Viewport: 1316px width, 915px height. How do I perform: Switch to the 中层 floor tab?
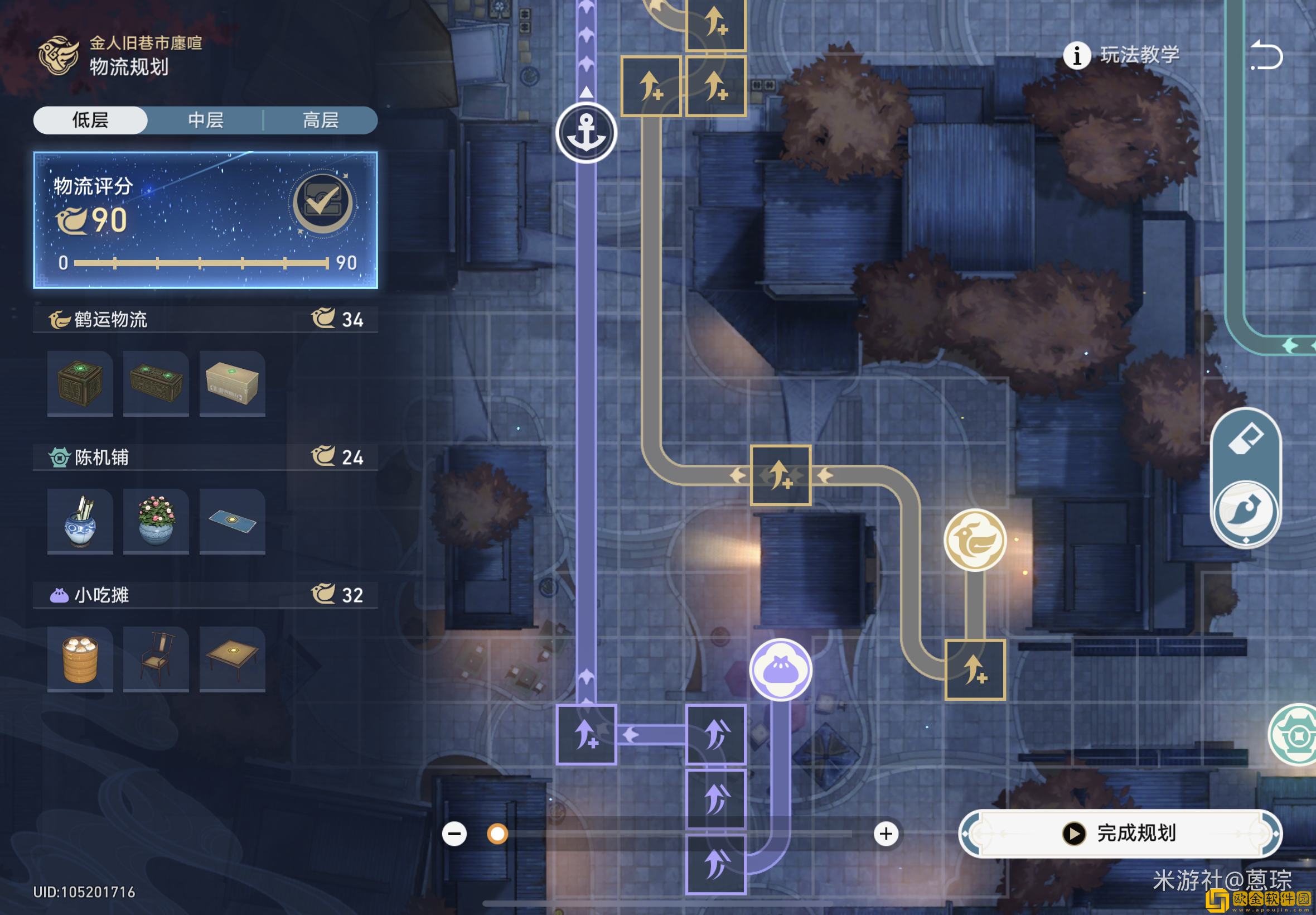(x=206, y=121)
